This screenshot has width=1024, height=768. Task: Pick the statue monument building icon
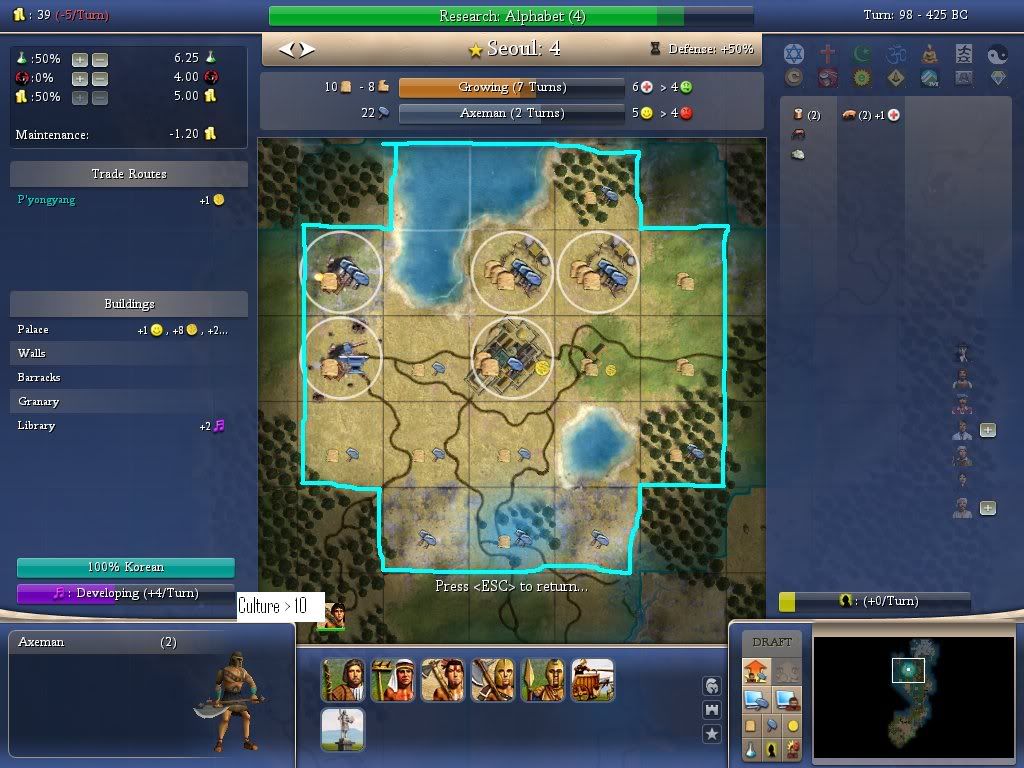[343, 730]
